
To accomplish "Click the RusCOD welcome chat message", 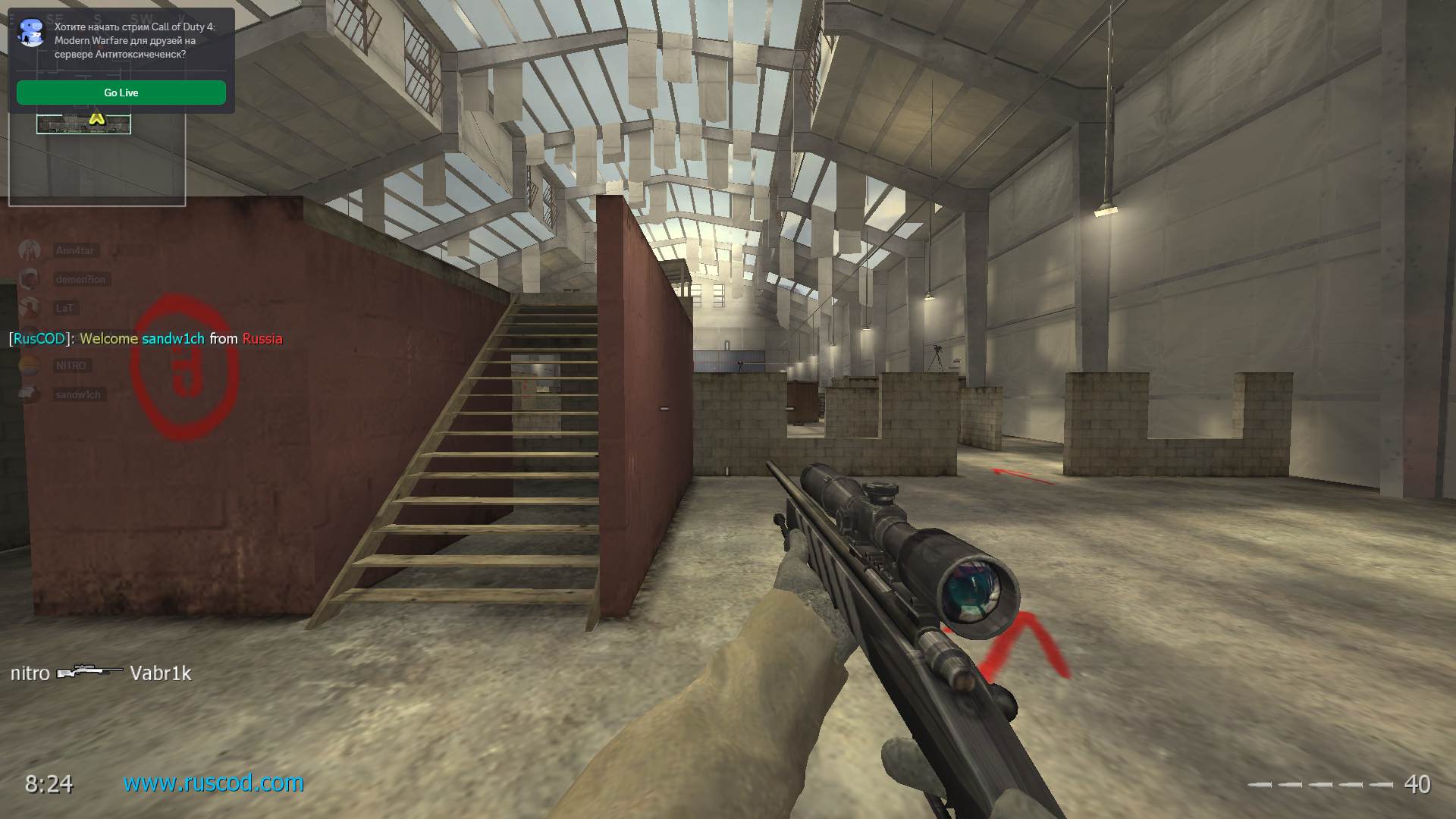I will 146,339.
